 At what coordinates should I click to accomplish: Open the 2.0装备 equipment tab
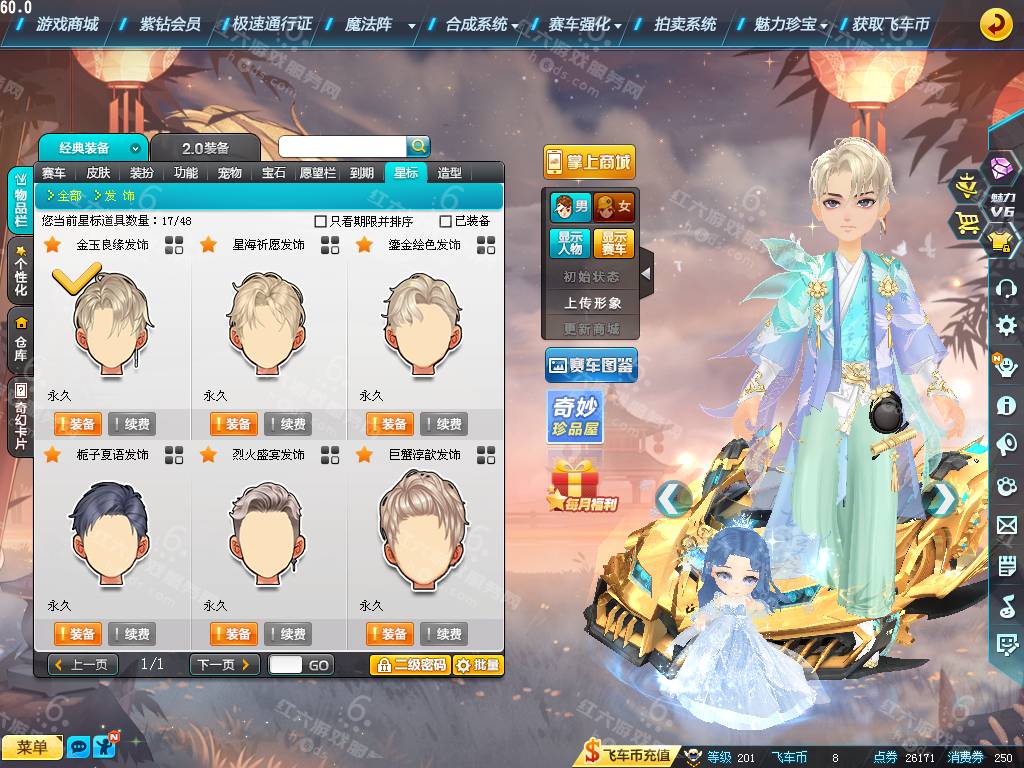click(205, 148)
